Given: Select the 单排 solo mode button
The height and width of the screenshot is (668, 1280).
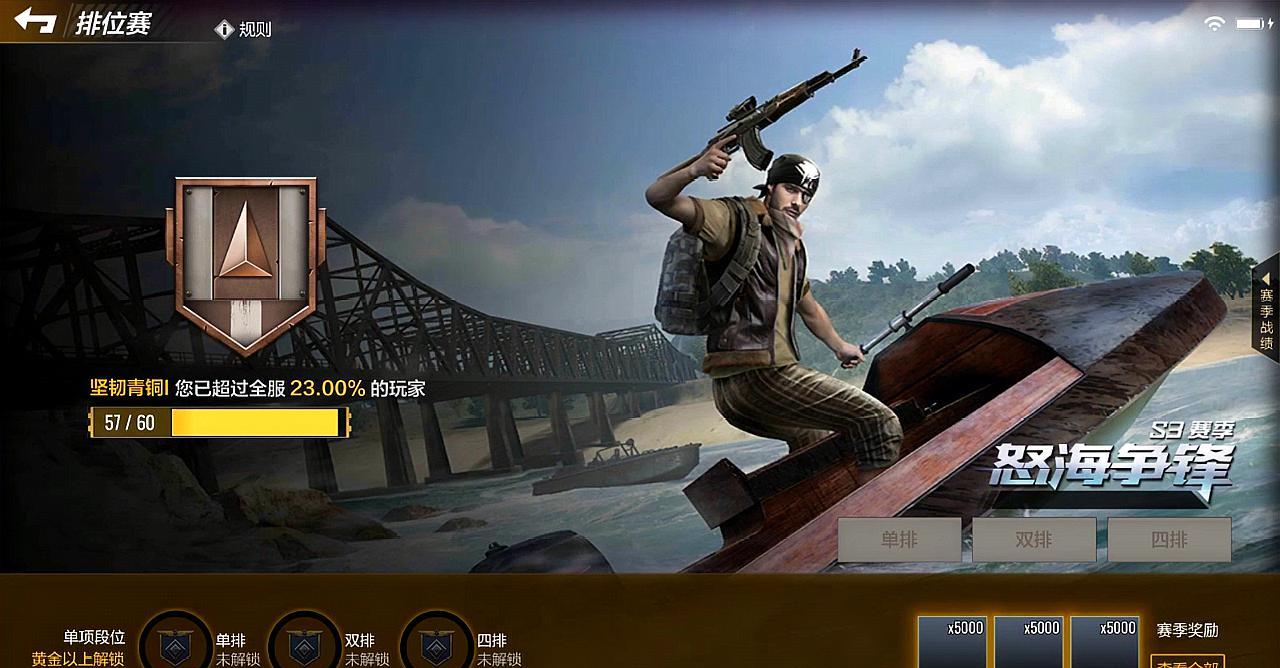Looking at the screenshot, I should pyautogui.click(x=899, y=540).
